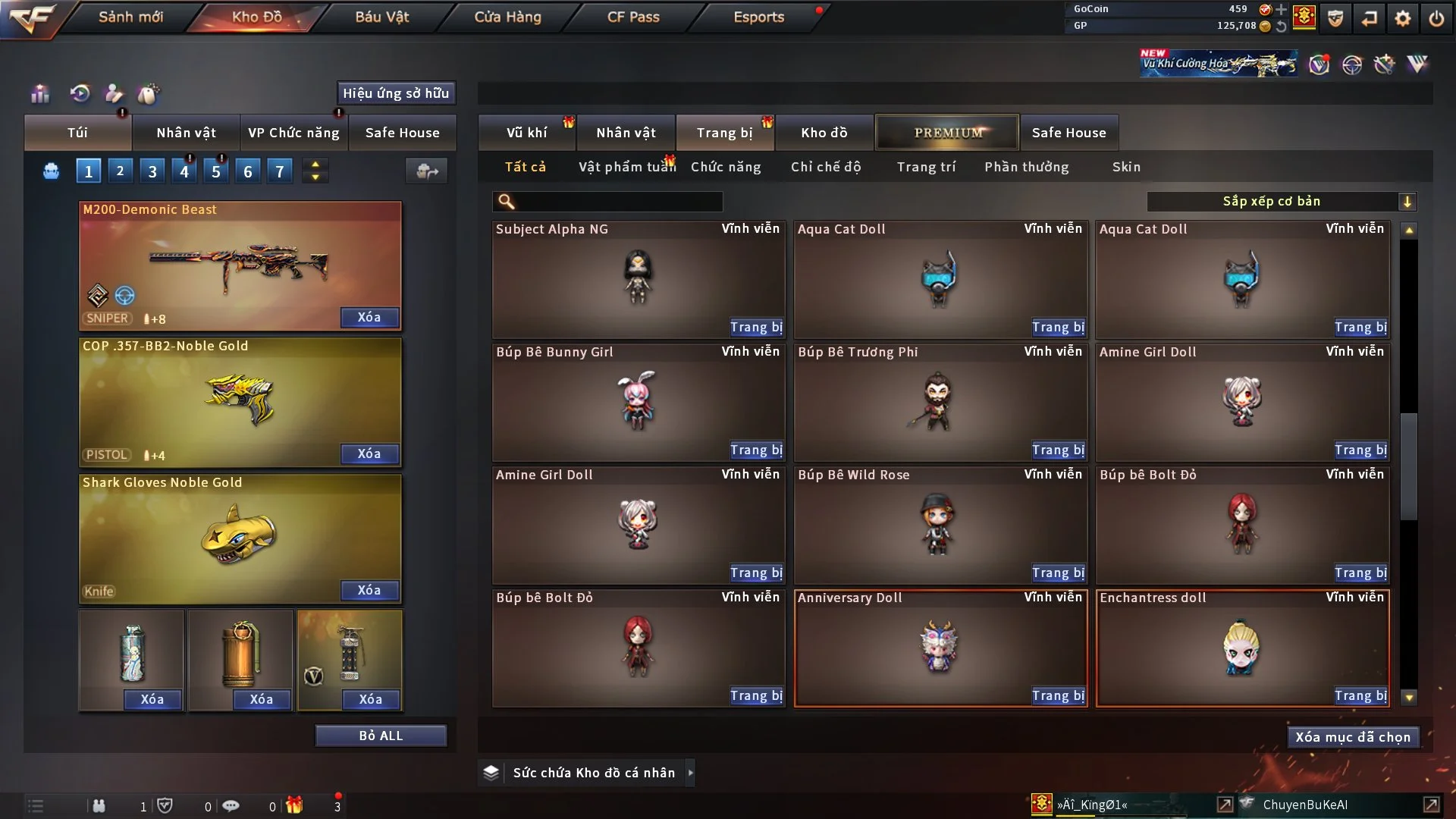Viewport: 1456px width, 819px height.
Task: Equip the Anniversary Doll
Action: 1058,695
